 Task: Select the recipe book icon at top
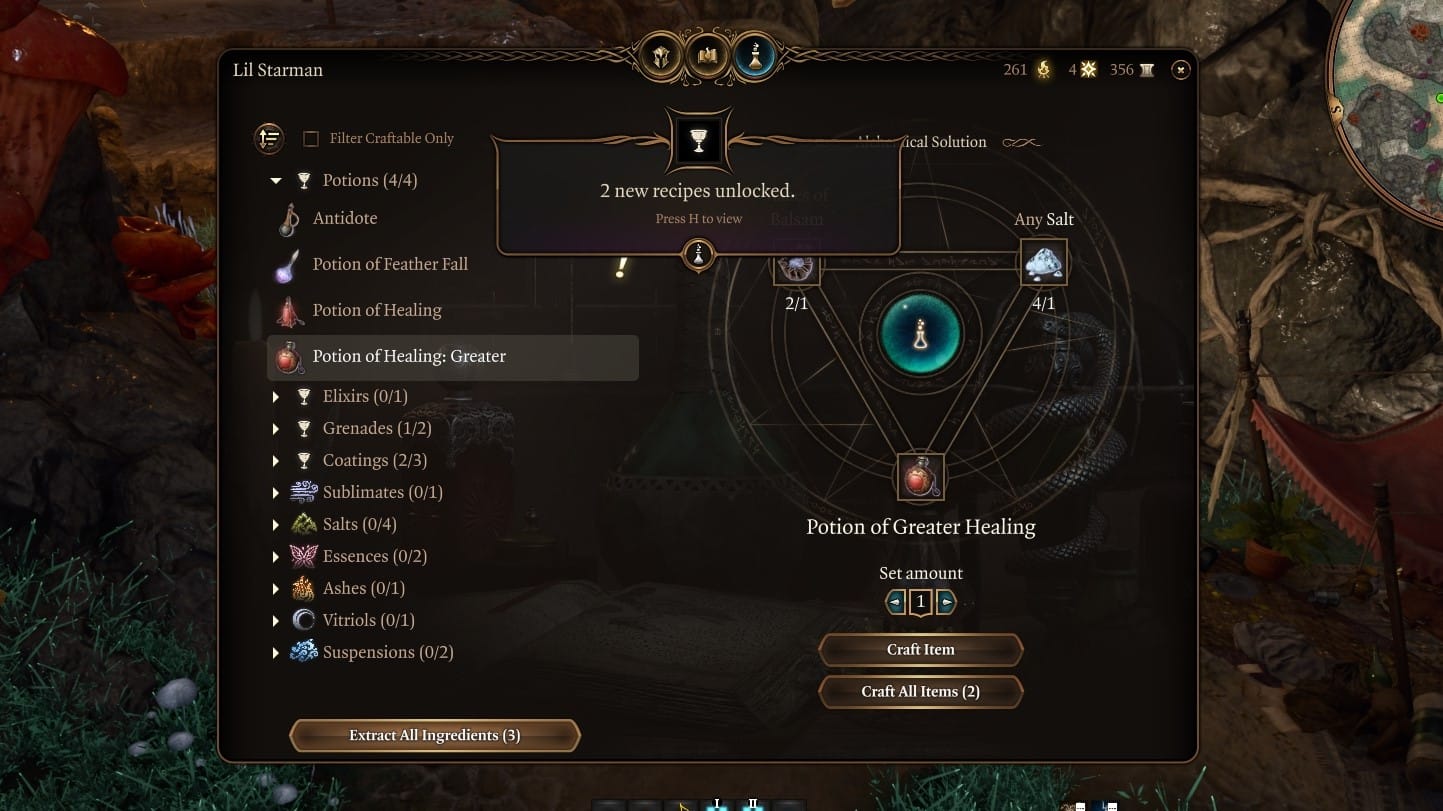(x=706, y=56)
